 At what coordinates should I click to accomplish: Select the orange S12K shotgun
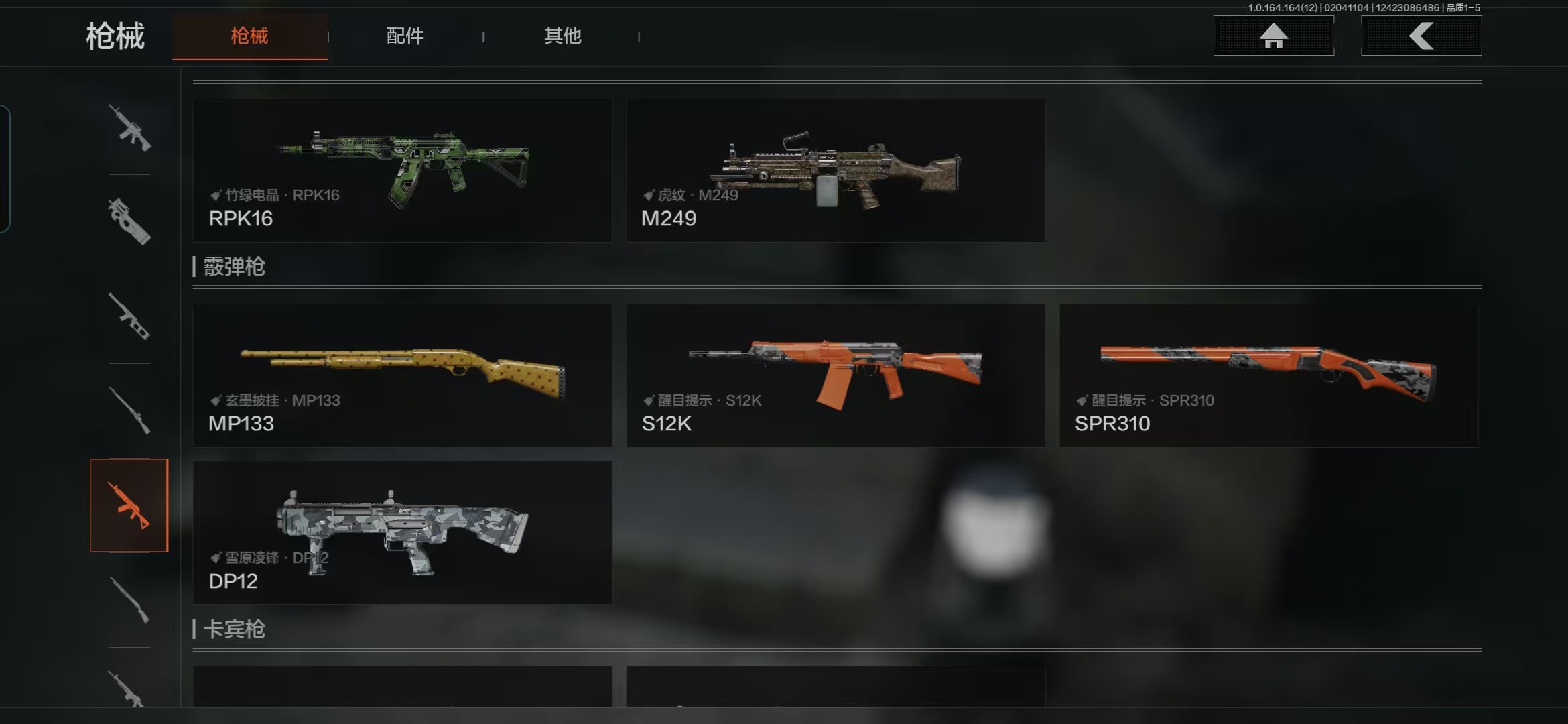click(836, 375)
